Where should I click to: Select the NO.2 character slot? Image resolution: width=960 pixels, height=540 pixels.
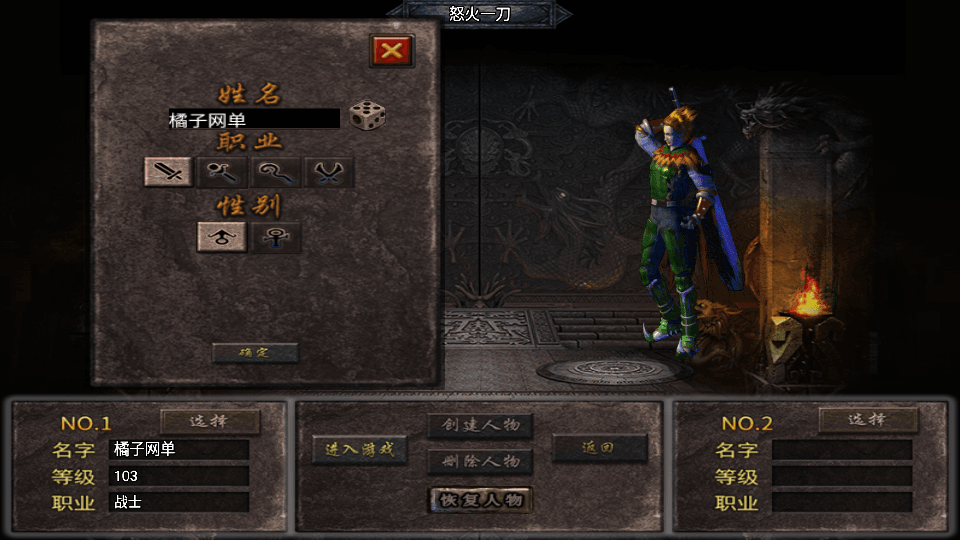pos(868,420)
